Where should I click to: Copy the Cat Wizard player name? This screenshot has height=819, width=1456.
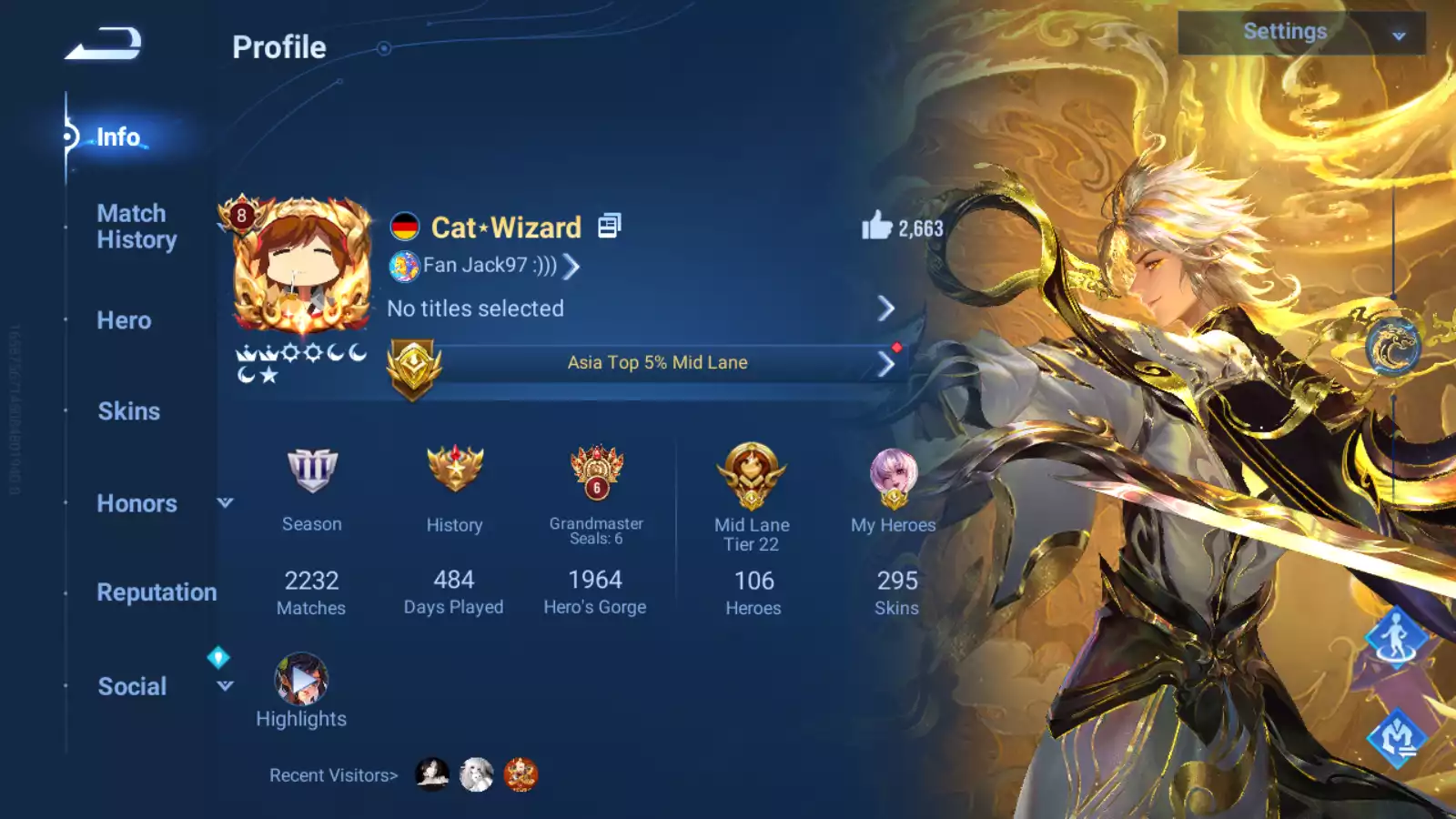[x=609, y=226]
